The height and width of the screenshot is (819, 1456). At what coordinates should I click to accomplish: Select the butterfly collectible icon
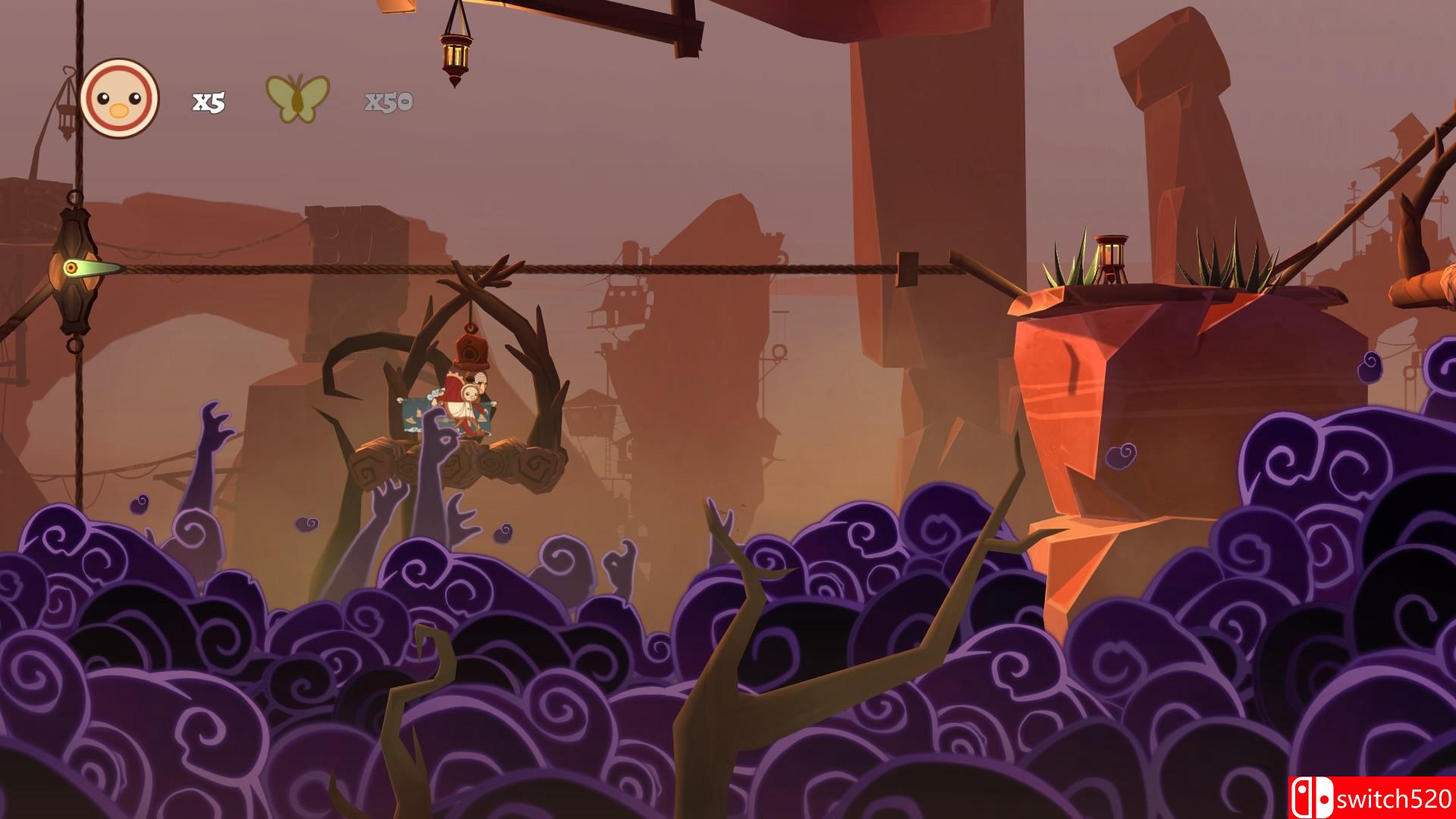tap(297, 98)
